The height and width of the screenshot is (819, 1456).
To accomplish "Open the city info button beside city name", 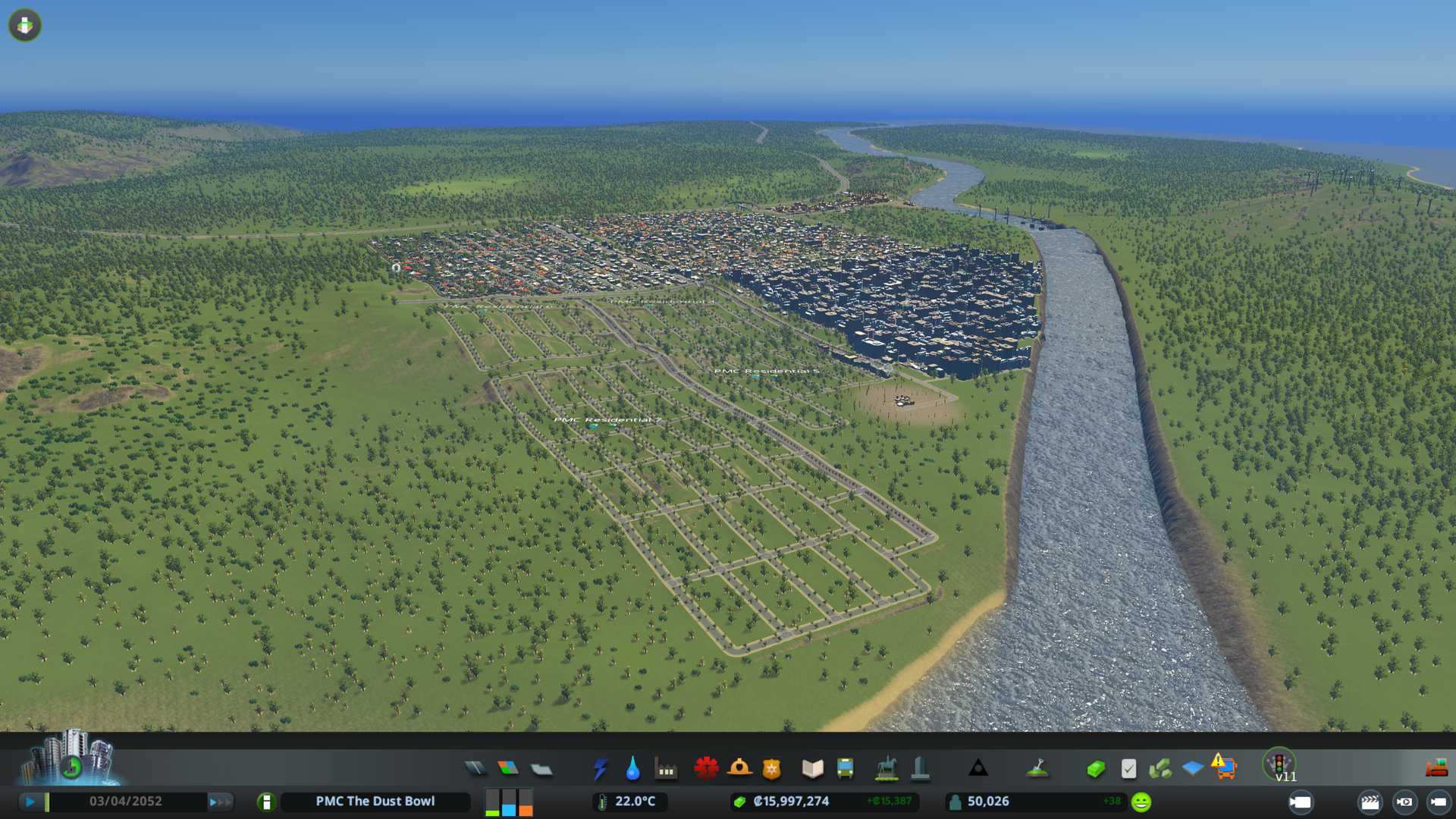I will click(x=266, y=802).
